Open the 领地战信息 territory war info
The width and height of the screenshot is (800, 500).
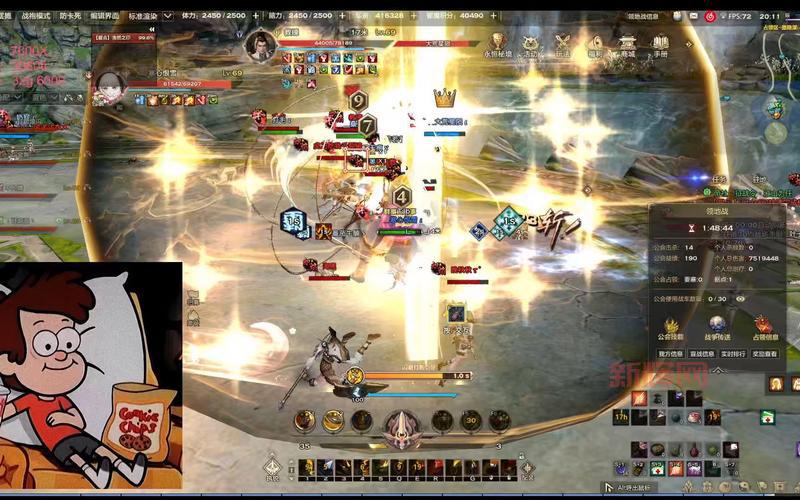[643, 16]
